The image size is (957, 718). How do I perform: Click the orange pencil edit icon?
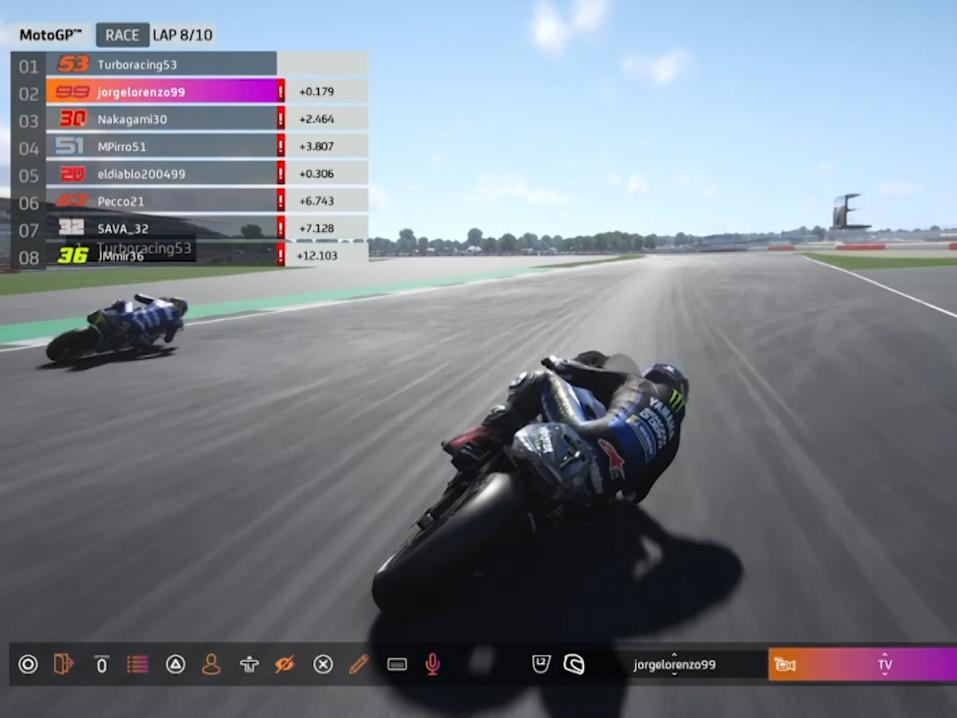point(359,664)
